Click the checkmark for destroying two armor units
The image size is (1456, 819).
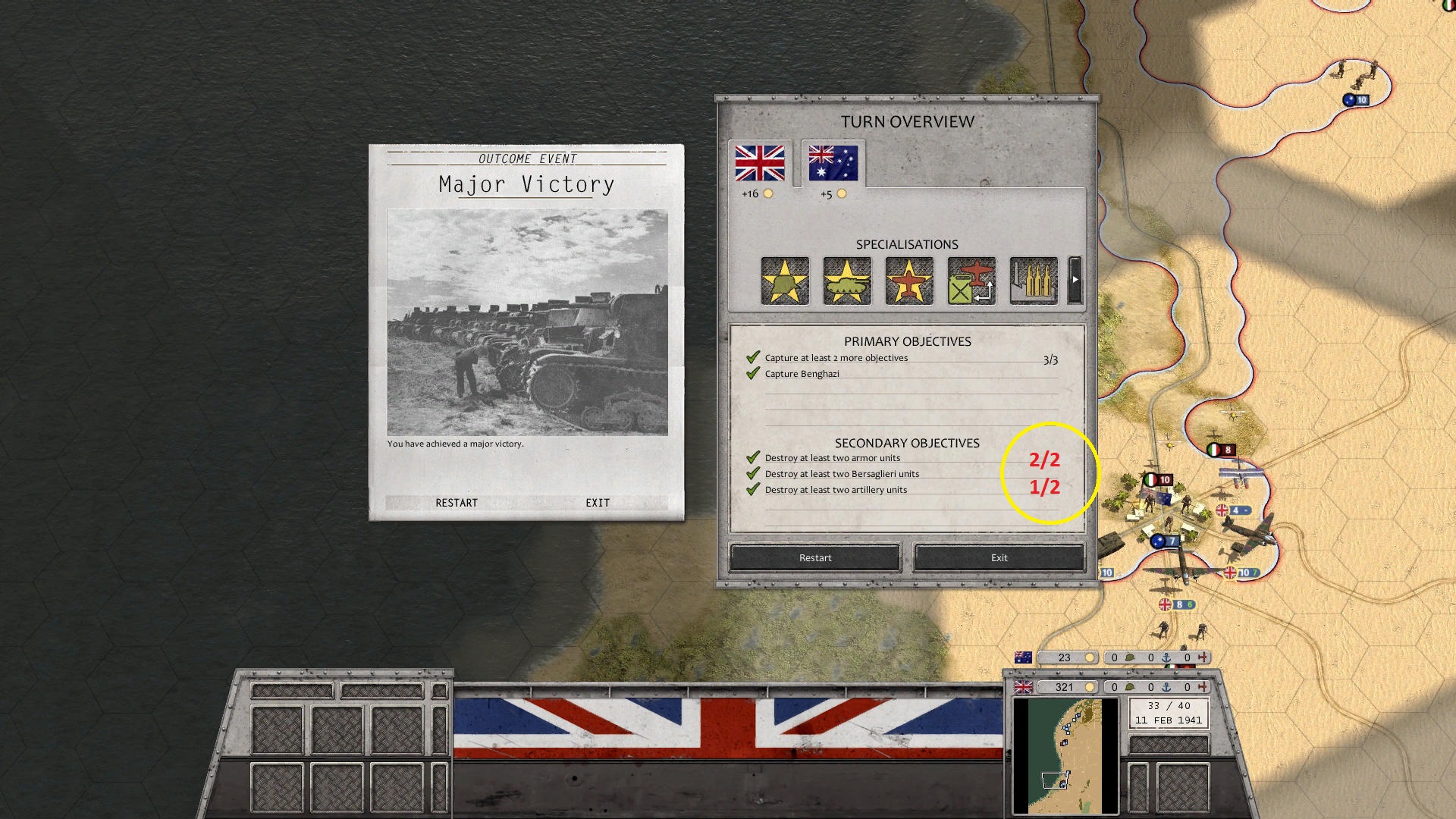click(753, 457)
